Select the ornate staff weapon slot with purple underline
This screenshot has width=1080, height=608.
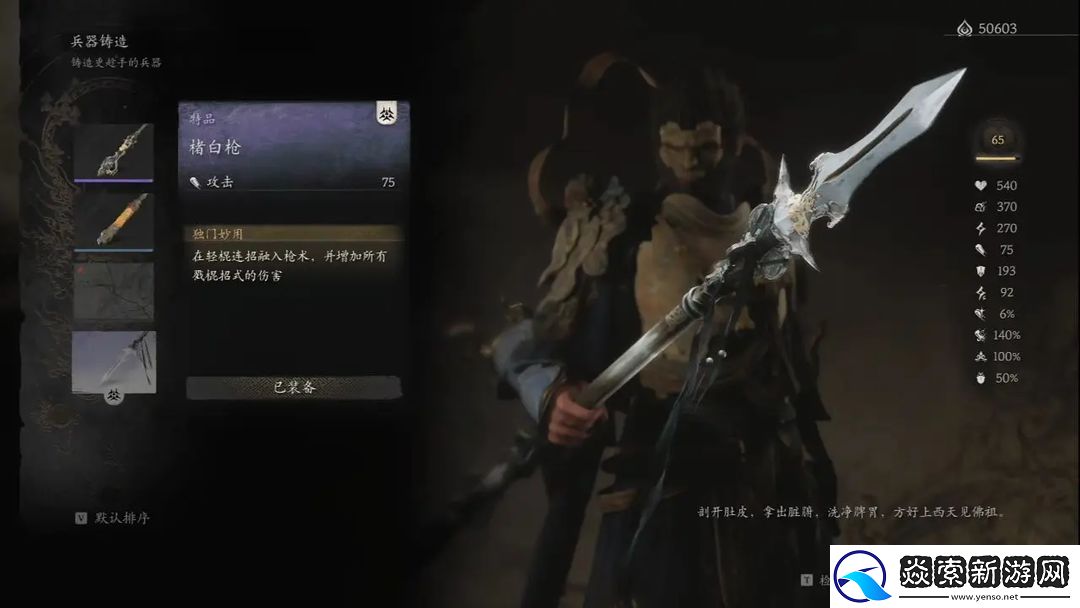(x=113, y=151)
